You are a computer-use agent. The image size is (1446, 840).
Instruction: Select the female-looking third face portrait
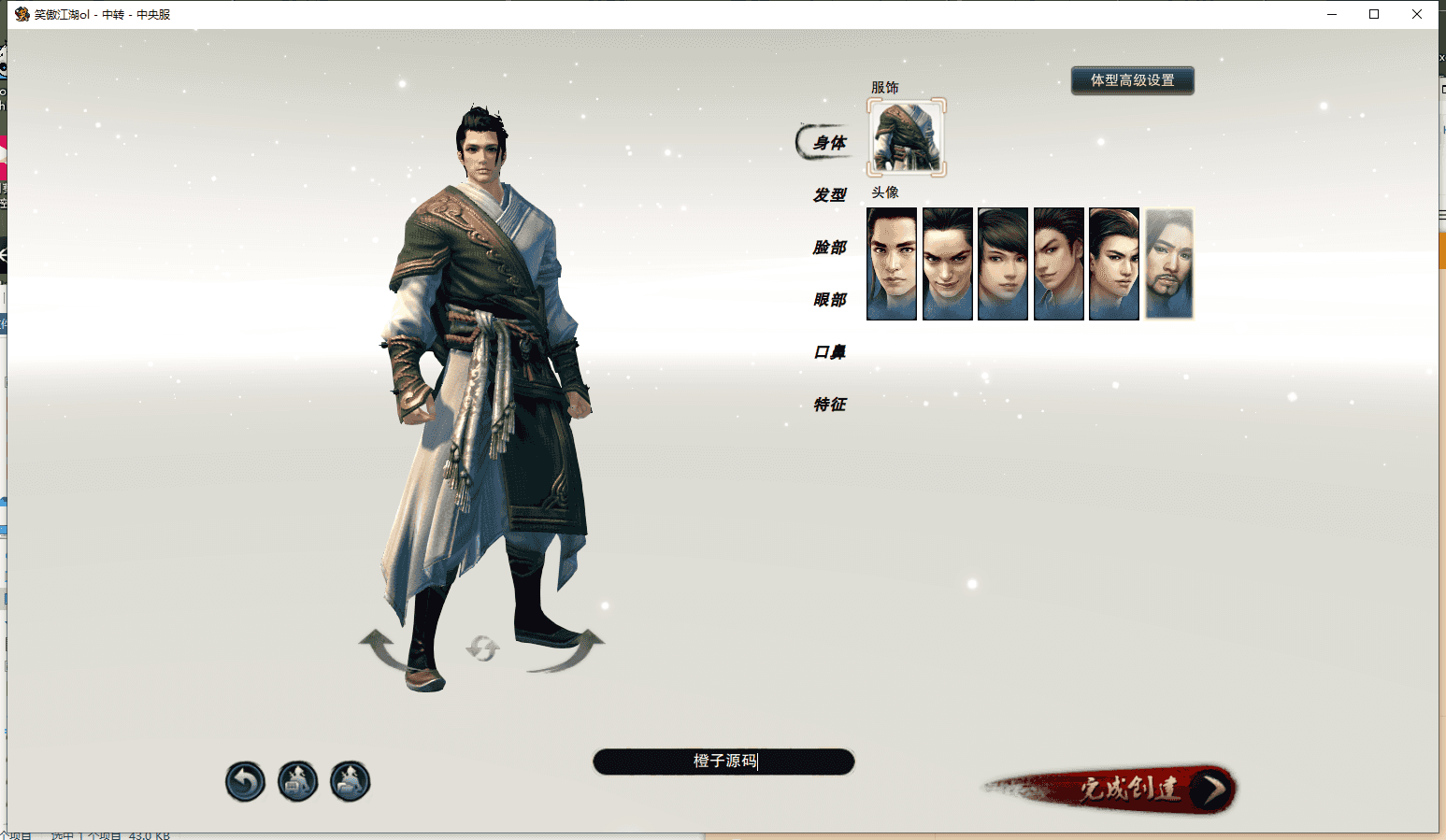click(x=1002, y=263)
